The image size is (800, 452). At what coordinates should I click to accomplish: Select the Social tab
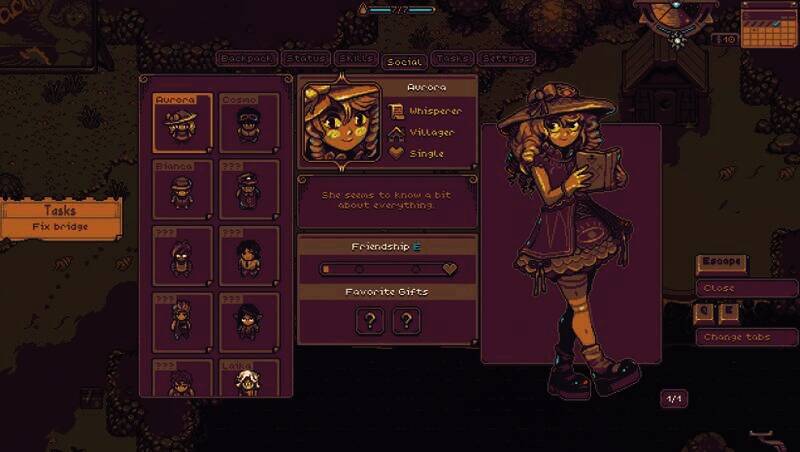point(405,61)
